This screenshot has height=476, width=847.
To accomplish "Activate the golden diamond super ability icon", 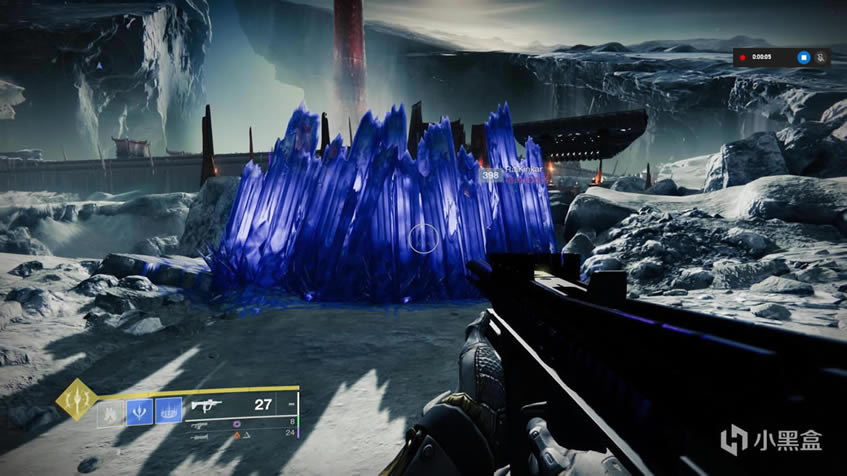I will [76, 401].
